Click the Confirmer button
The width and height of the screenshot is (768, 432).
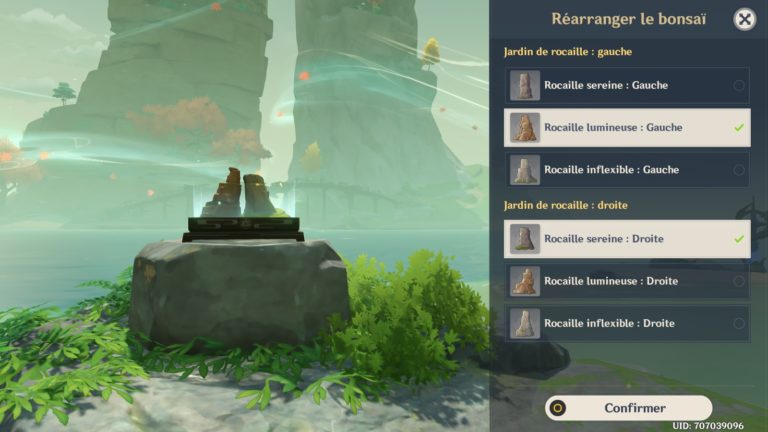pos(629,408)
